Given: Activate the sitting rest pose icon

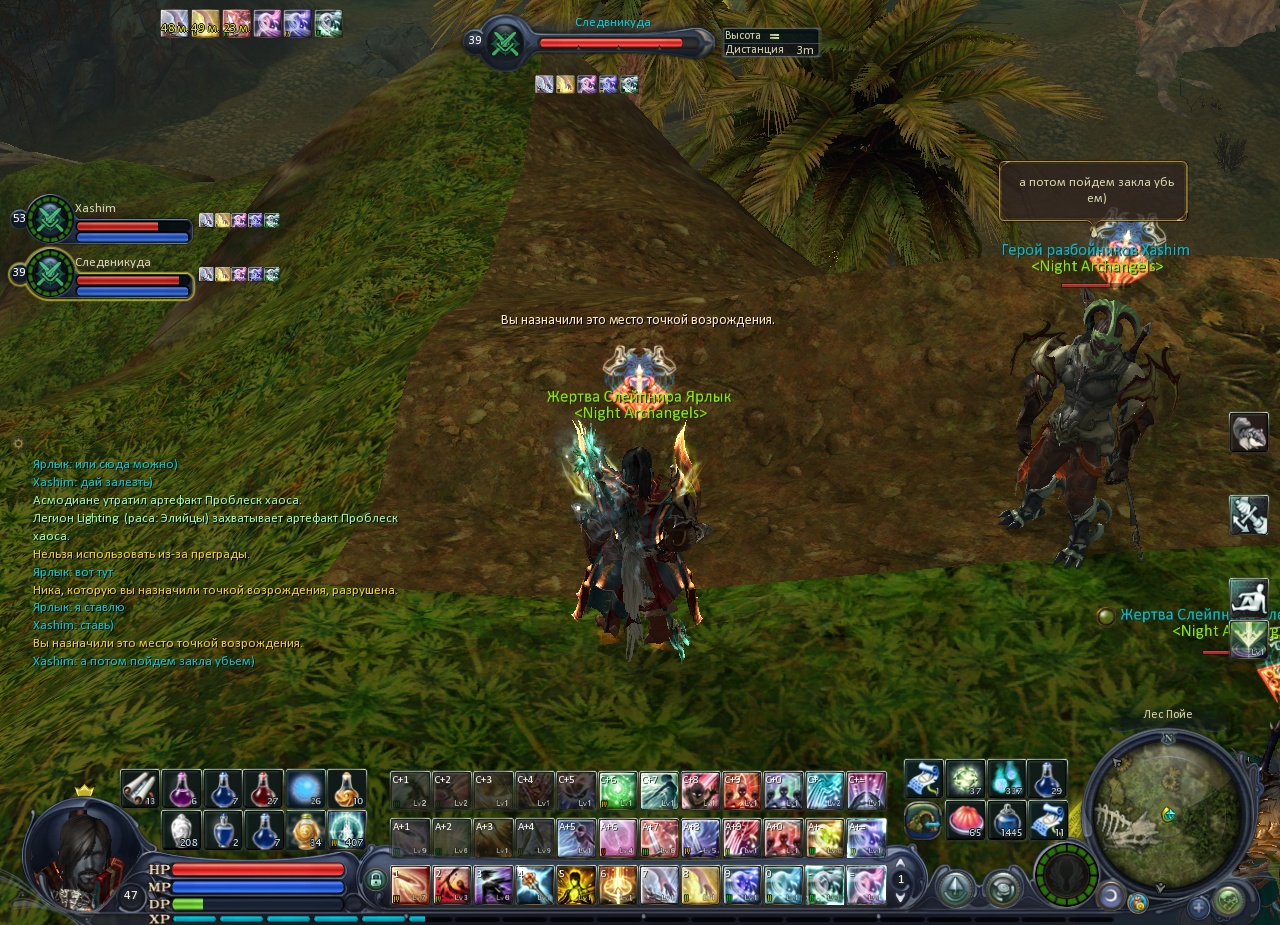Looking at the screenshot, I should pos(1248,597).
